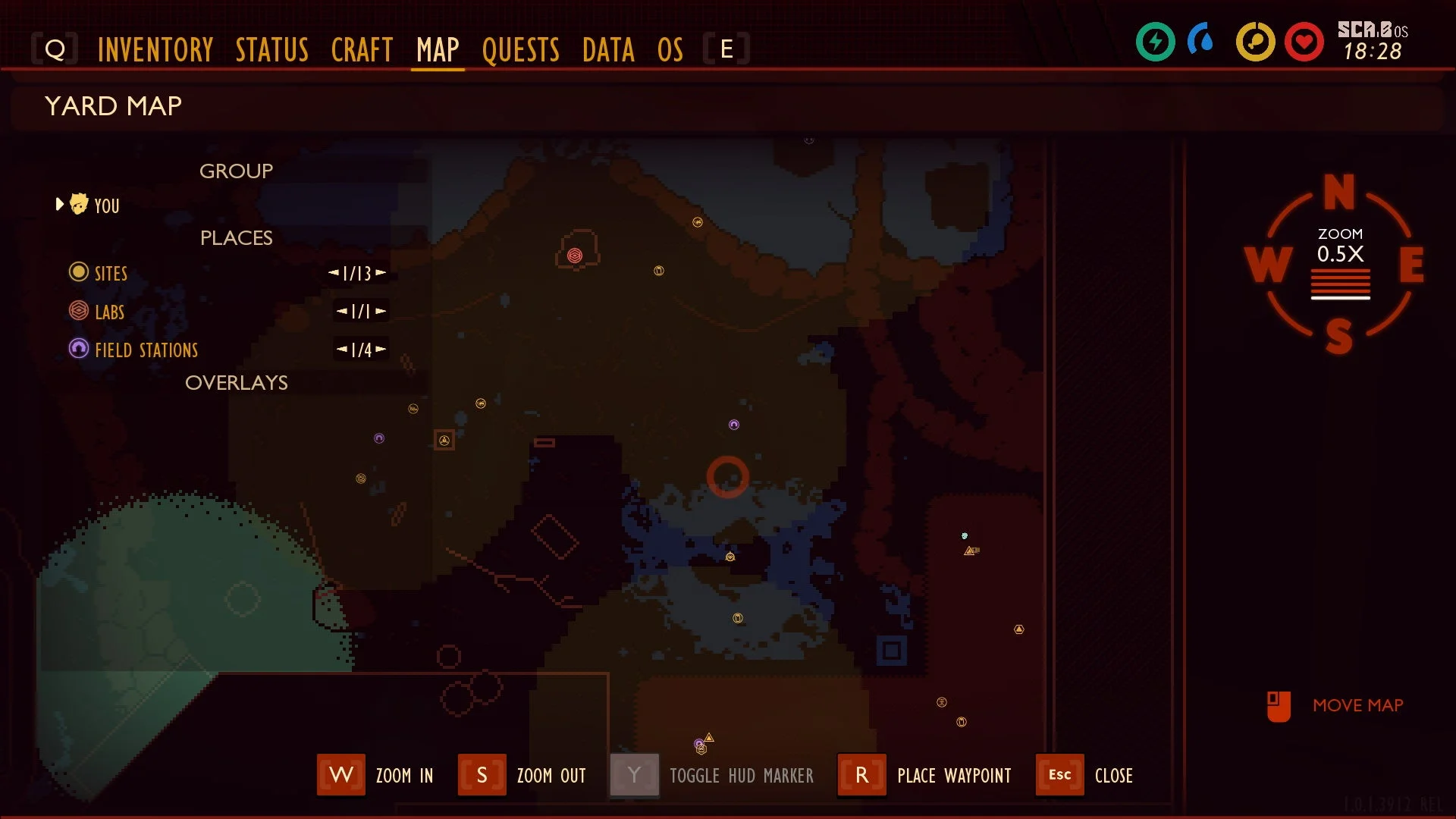This screenshot has height=819, width=1456.
Task: Pick the Field Stations entry
Action: 146,350
